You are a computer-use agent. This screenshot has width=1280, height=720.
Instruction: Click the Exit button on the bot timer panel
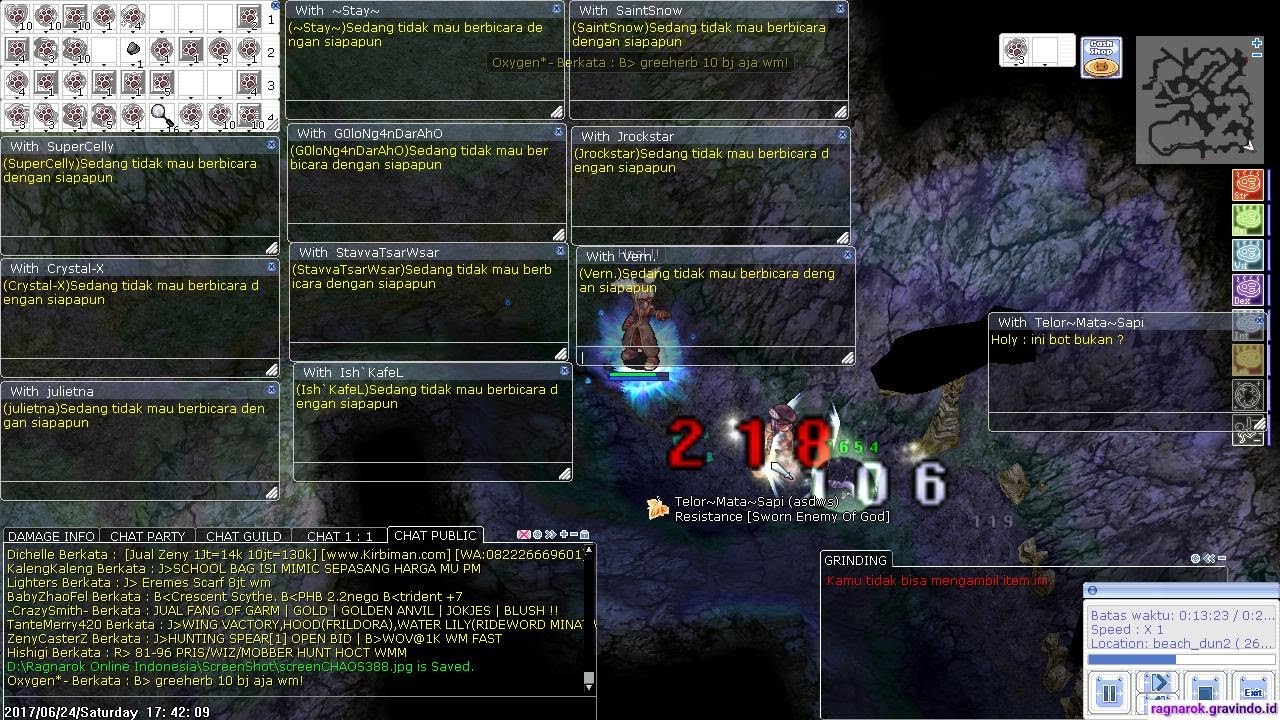1253,690
